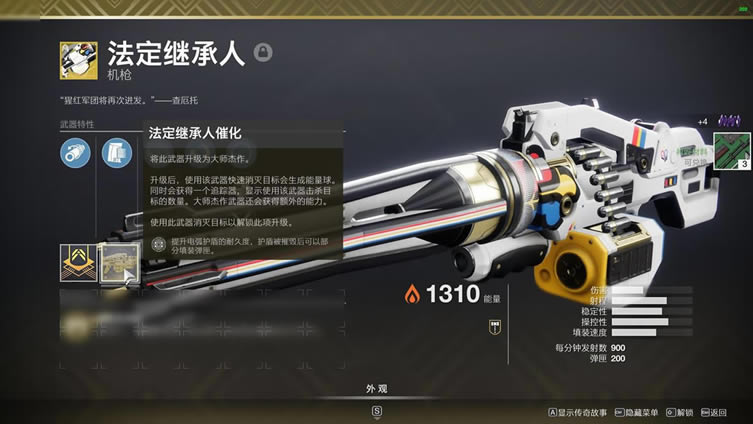
Task: Inspect the second blue weapon trait perk
Action: click(116, 152)
